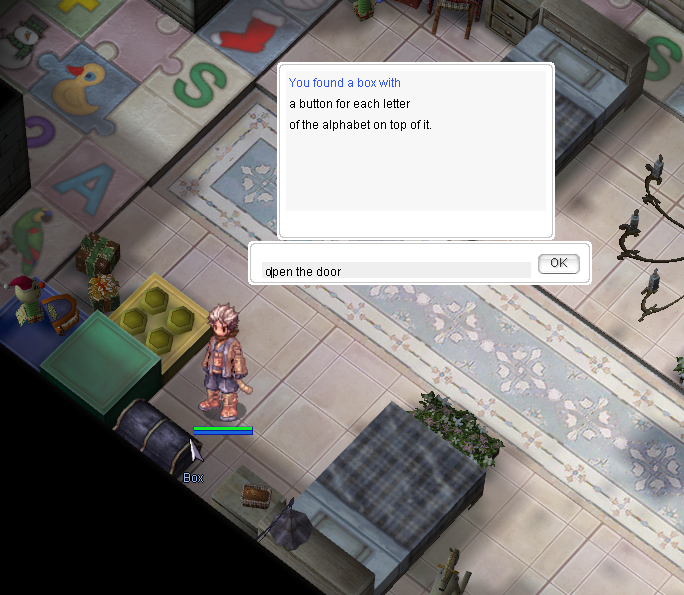The width and height of the screenshot is (684, 595).
Task: Confirm the entry with the OK button
Action: tap(558, 263)
